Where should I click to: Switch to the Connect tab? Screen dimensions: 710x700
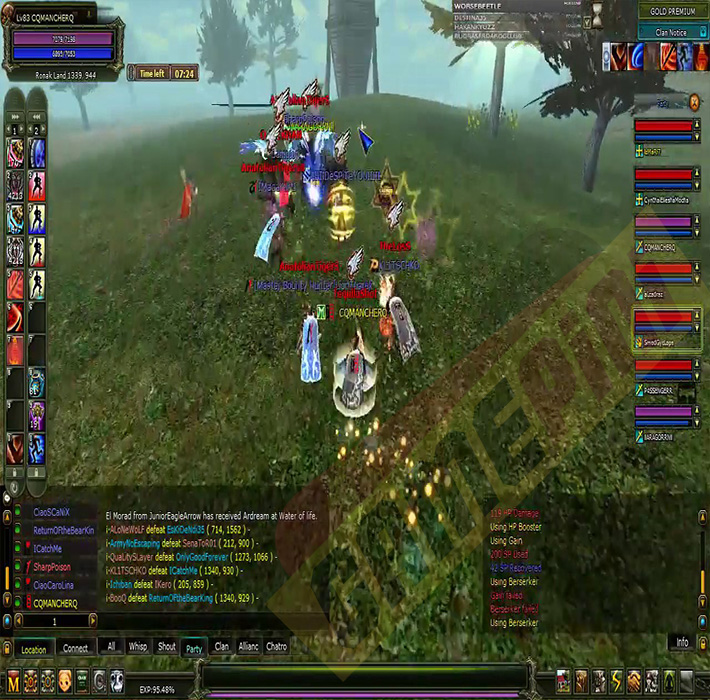(75, 648)
